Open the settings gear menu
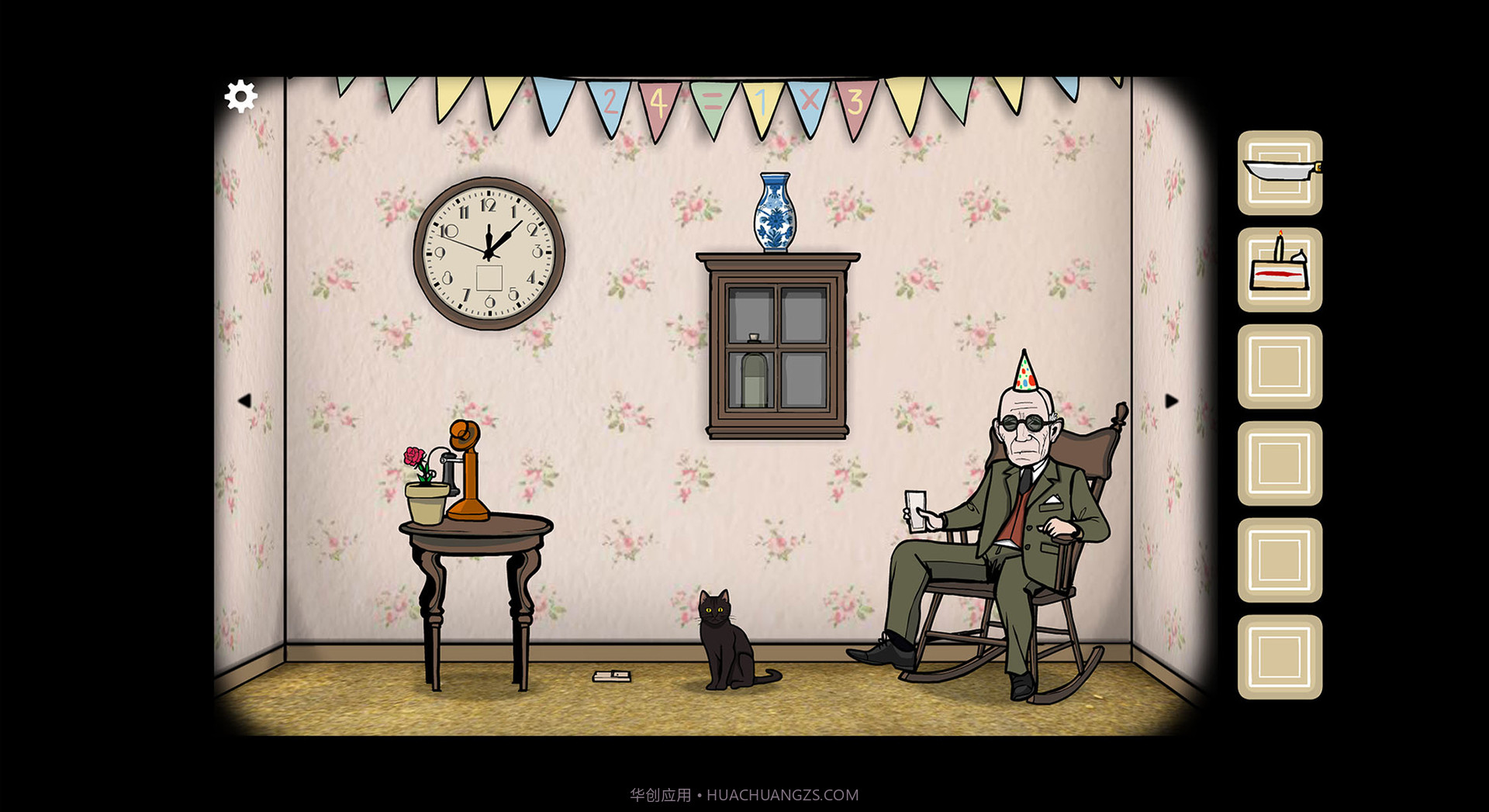This screenshot has height=812, width=1489. coord(240,96)
